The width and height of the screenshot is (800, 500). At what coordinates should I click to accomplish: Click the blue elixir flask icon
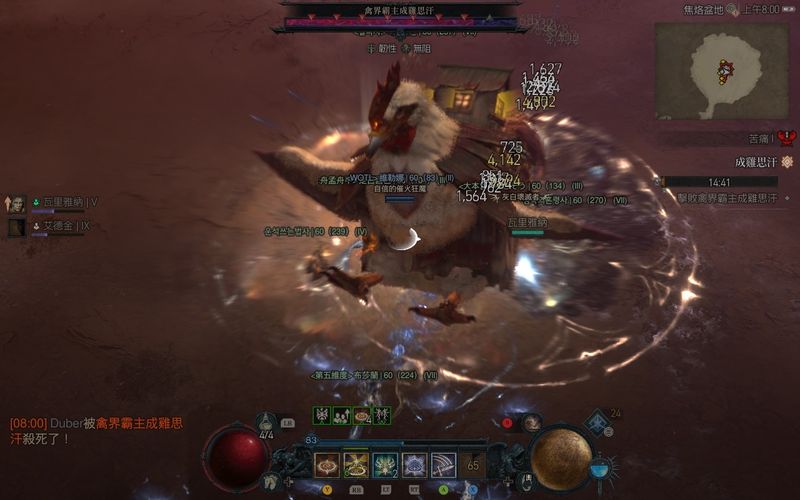tap(603, 467)
